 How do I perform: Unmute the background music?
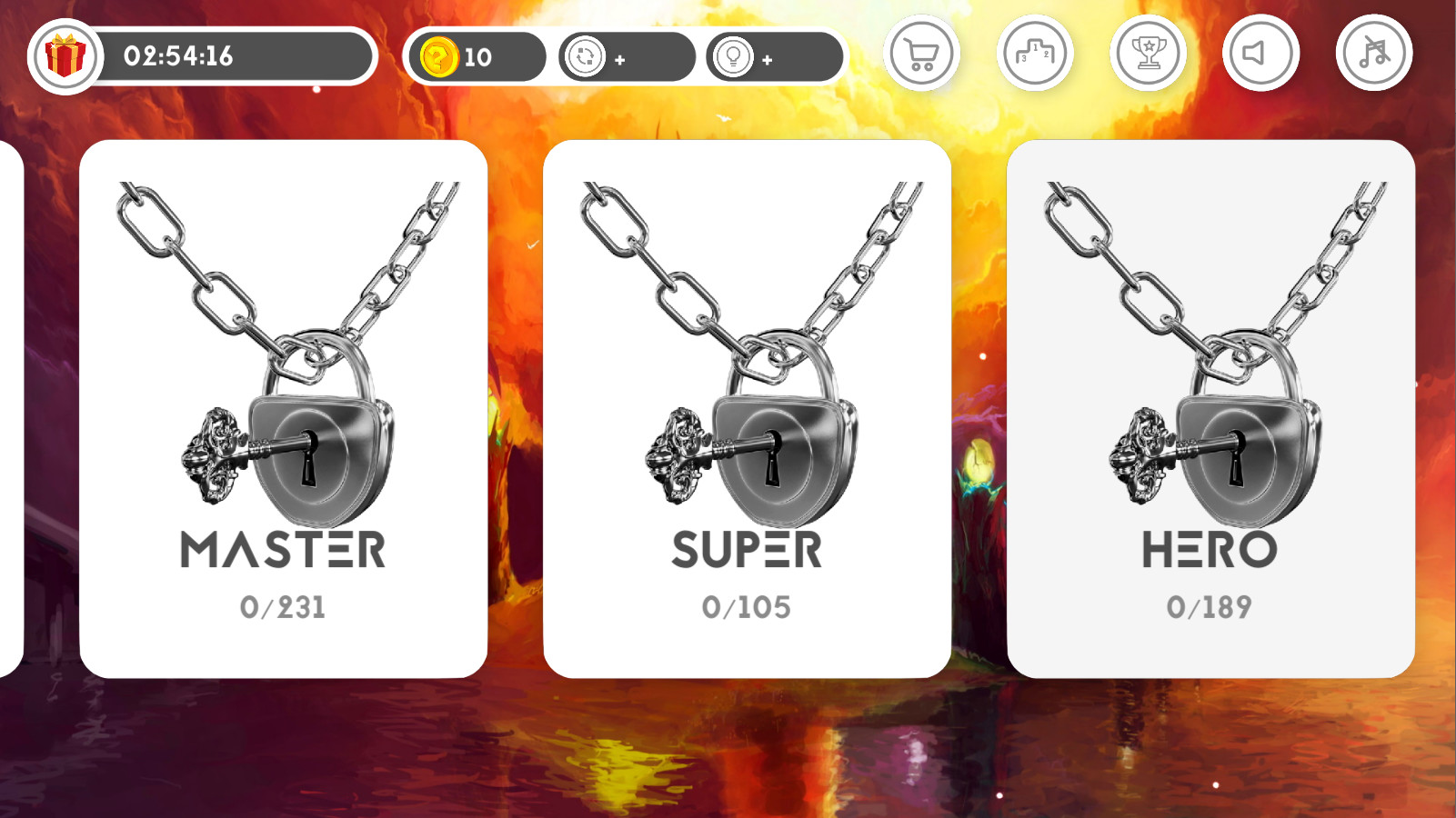coord(1373,53)
